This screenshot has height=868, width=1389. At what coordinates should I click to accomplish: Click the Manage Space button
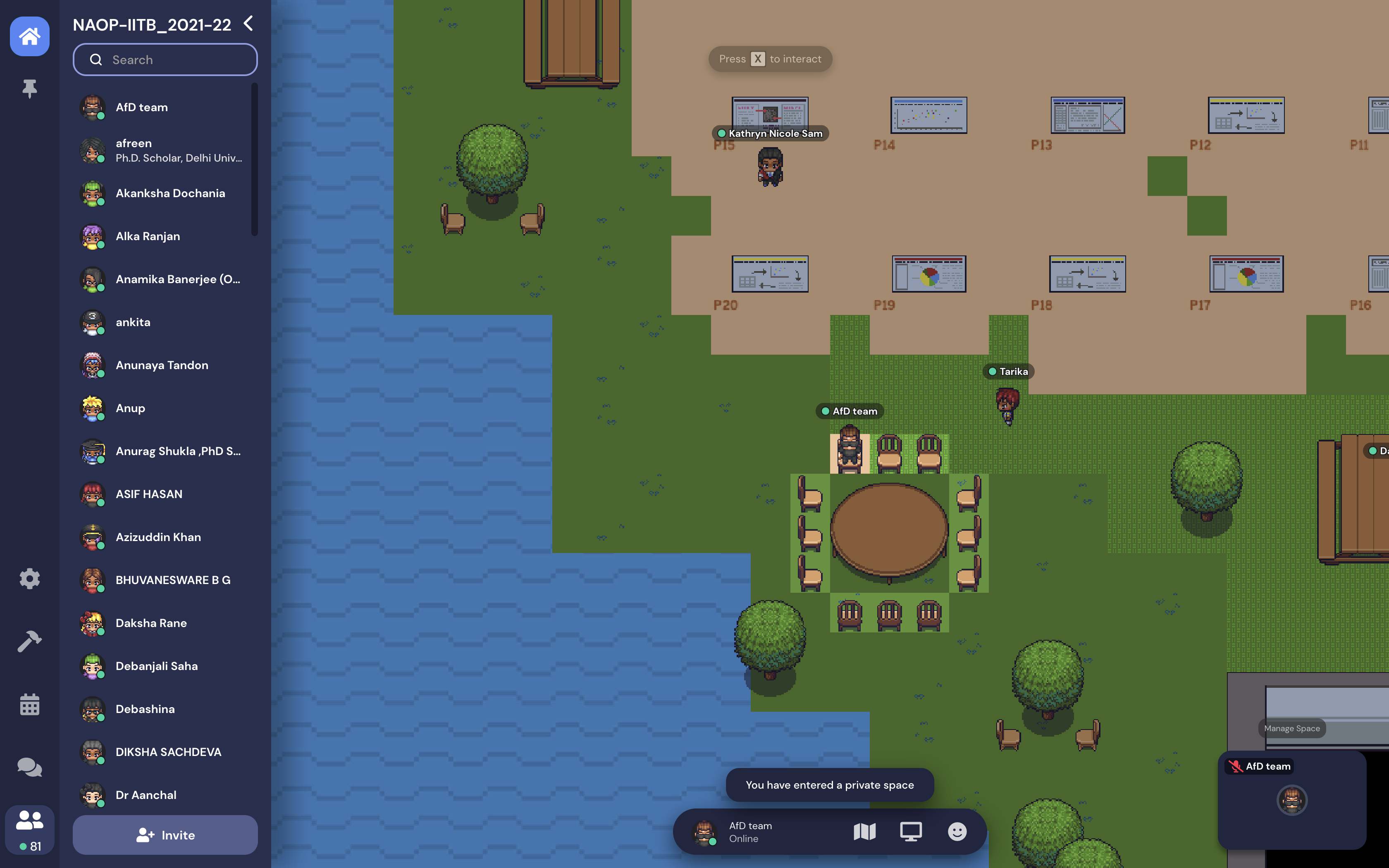1291,728
